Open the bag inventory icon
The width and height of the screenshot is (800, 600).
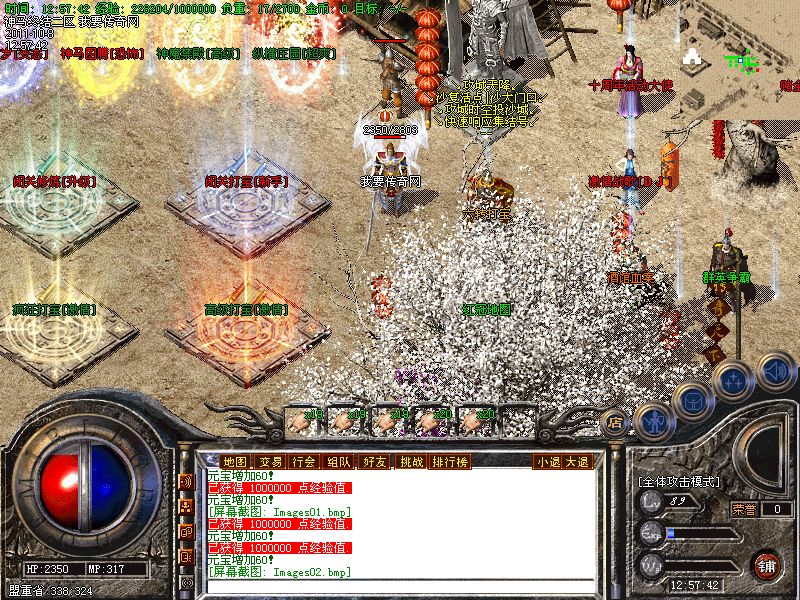tap(692, 402)
